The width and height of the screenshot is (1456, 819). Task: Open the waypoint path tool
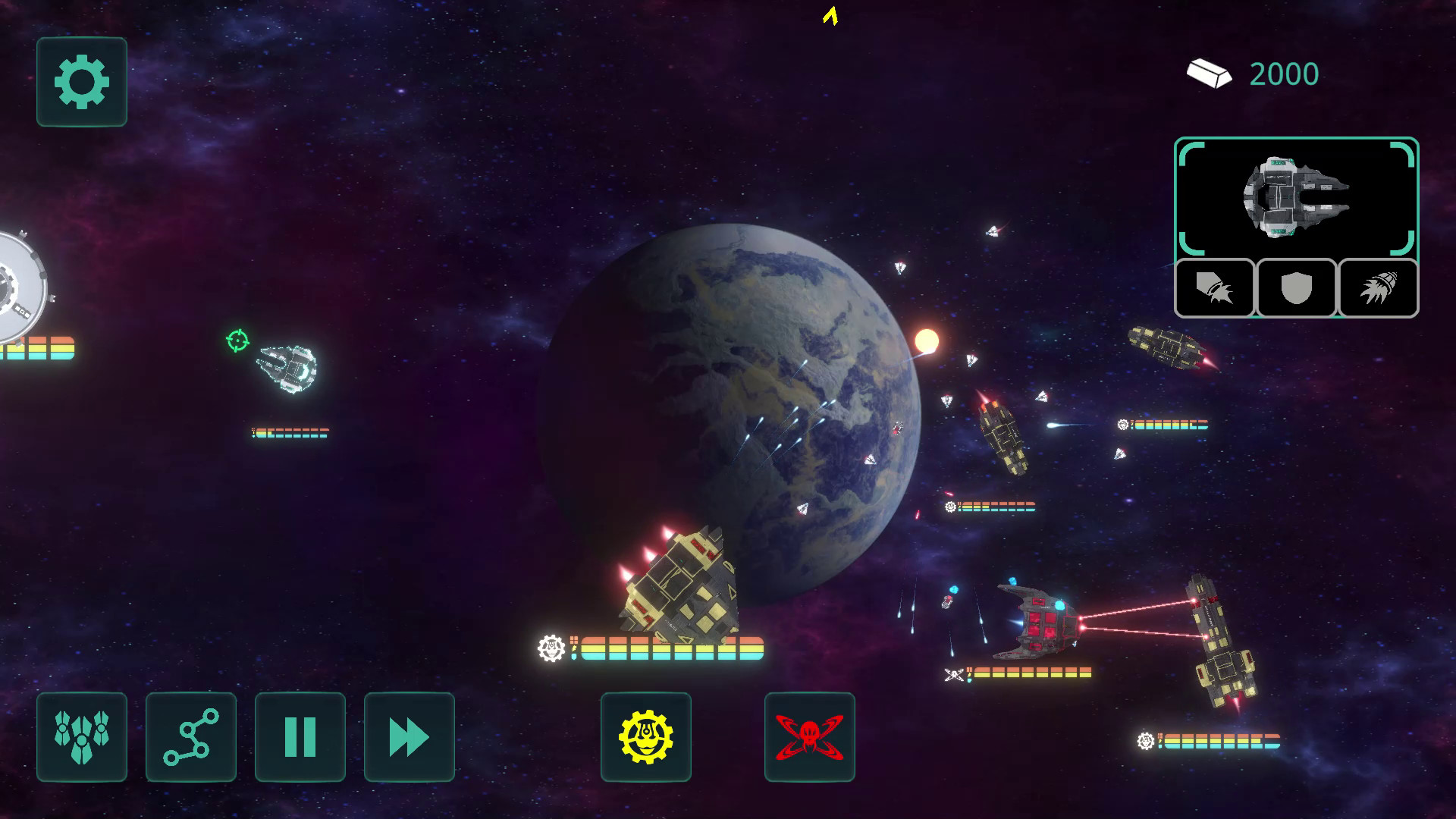[x=190, y=737]
